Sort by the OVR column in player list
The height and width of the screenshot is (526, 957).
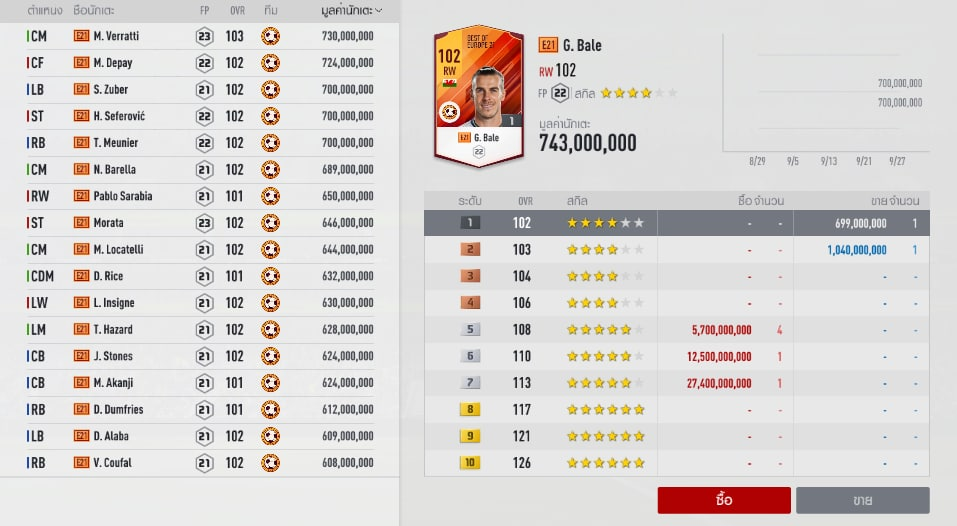click(234, 10)
